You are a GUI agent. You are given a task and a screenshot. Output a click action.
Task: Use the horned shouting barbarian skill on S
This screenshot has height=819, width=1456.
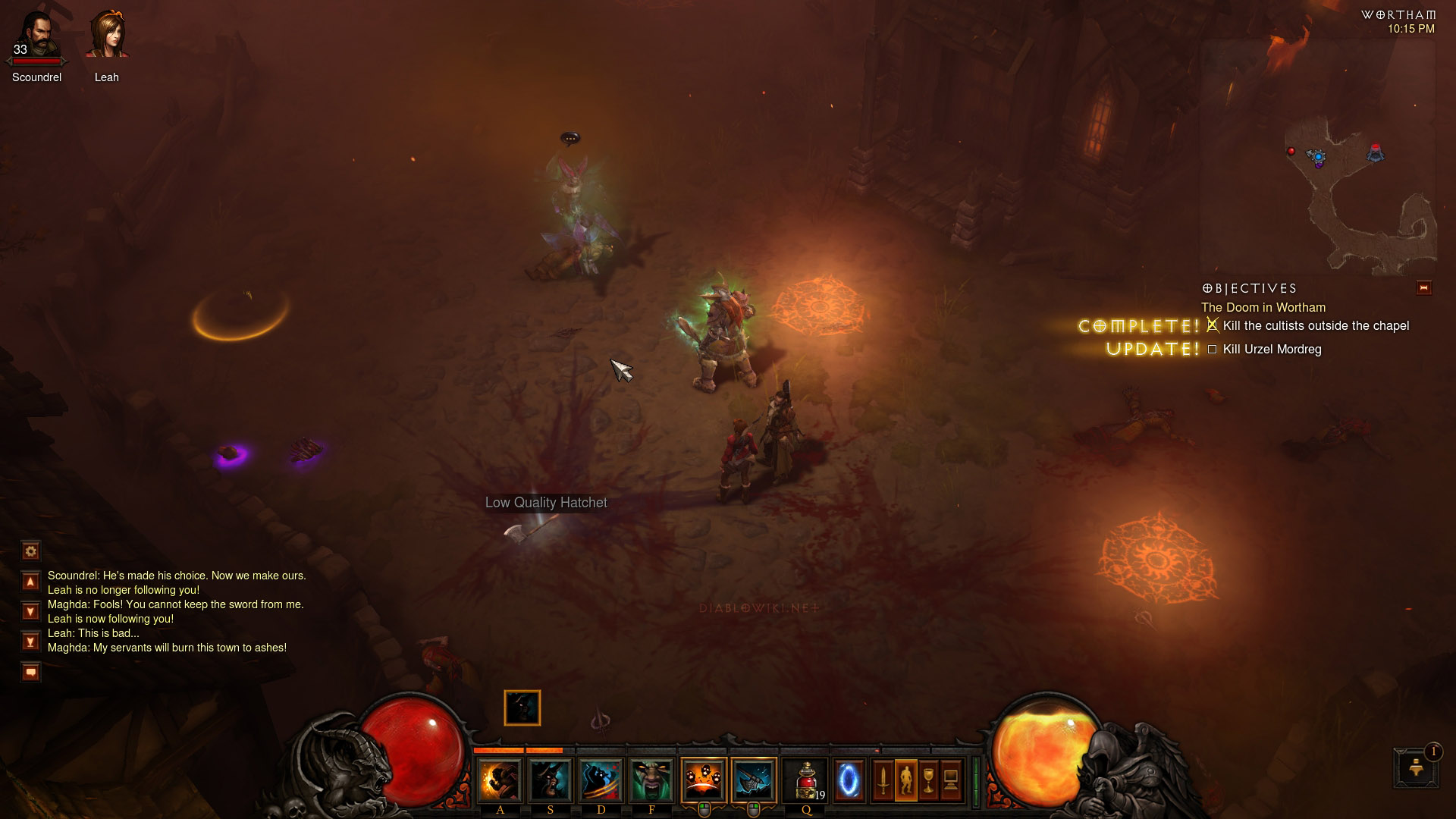pyautogui.click(x=551, y=780)
